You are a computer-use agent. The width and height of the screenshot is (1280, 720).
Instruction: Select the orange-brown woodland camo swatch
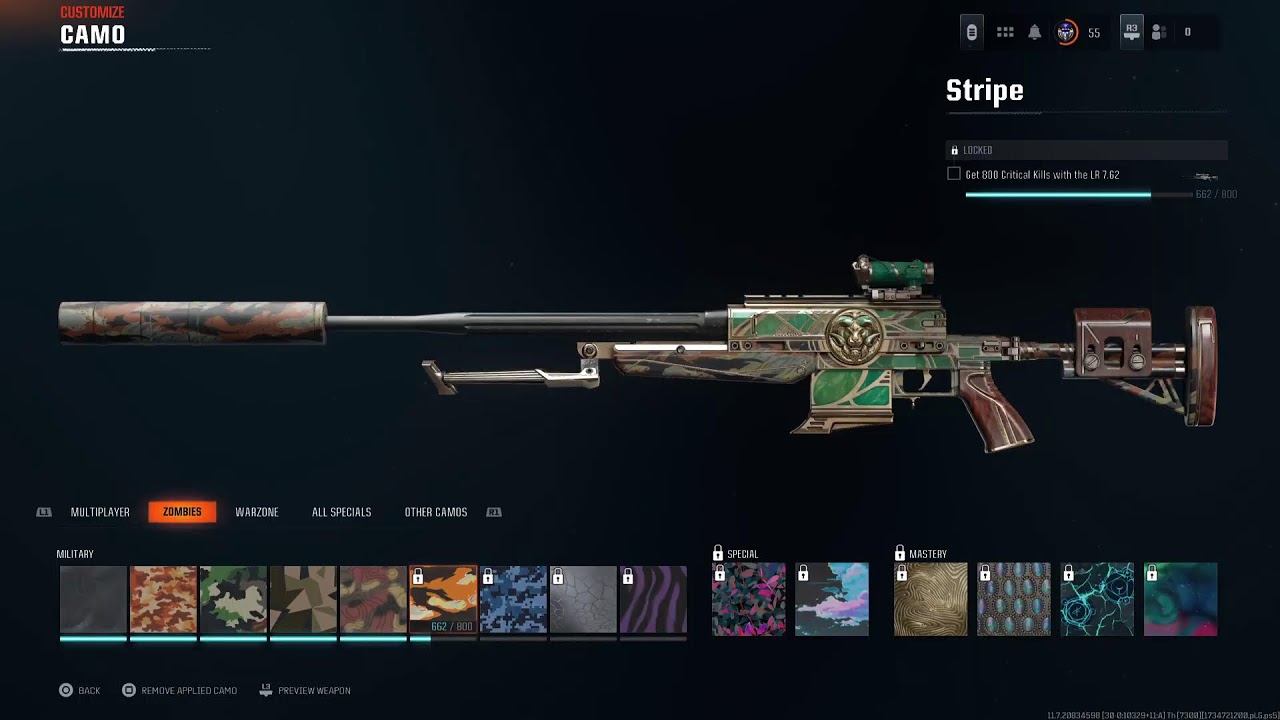coord(163,600)
